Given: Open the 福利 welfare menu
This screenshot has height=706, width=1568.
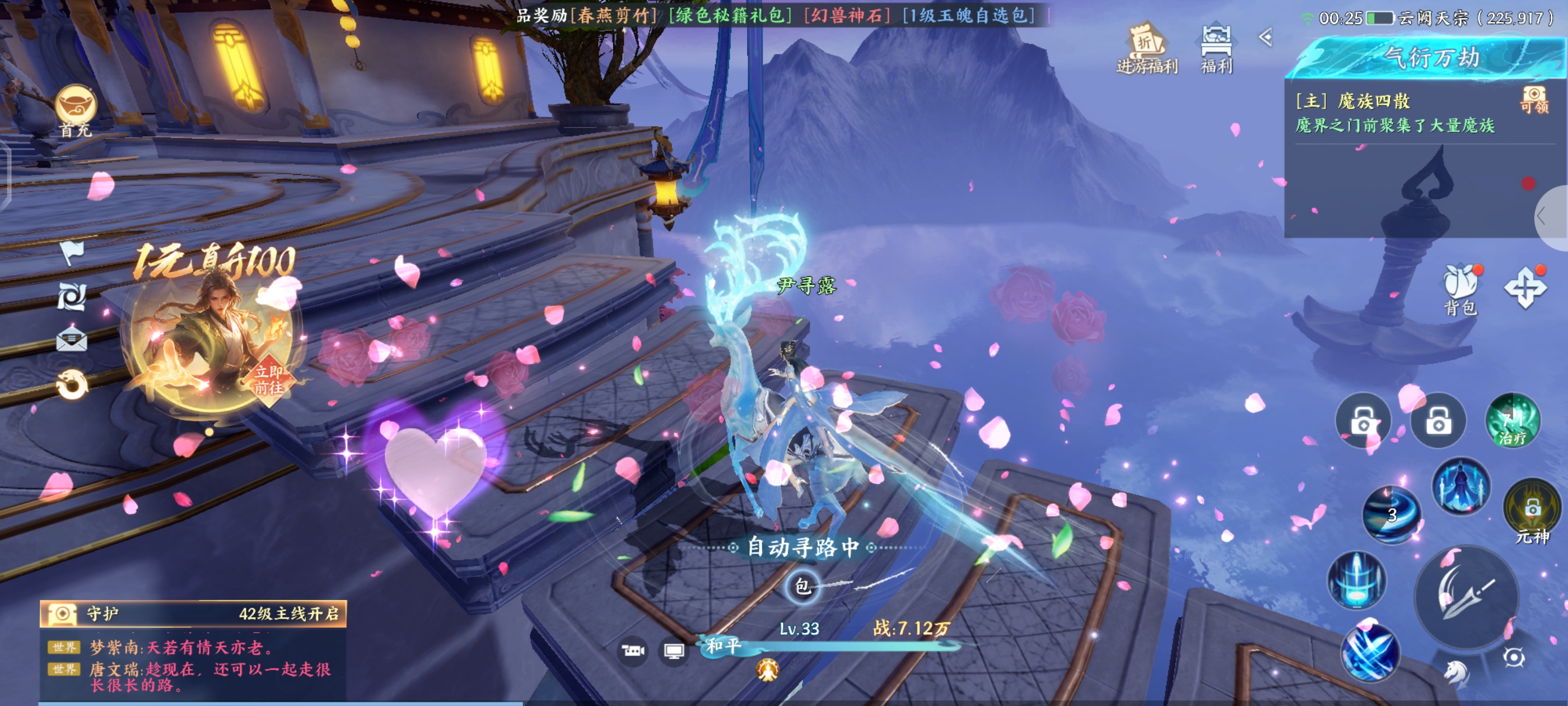Looking at the screenshot, I should click(1216, 49).
